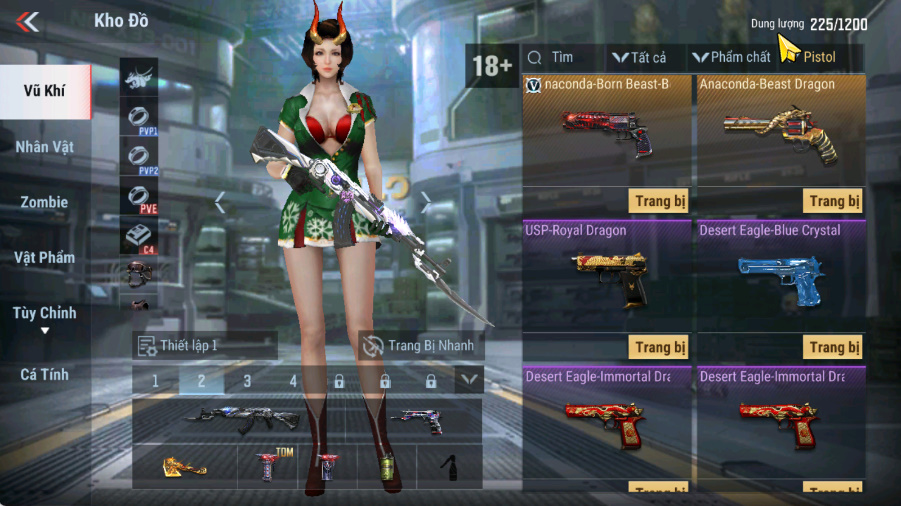Open the Cá Tính tab
This screenshot has height=506, width=901.
click(44, 375)
